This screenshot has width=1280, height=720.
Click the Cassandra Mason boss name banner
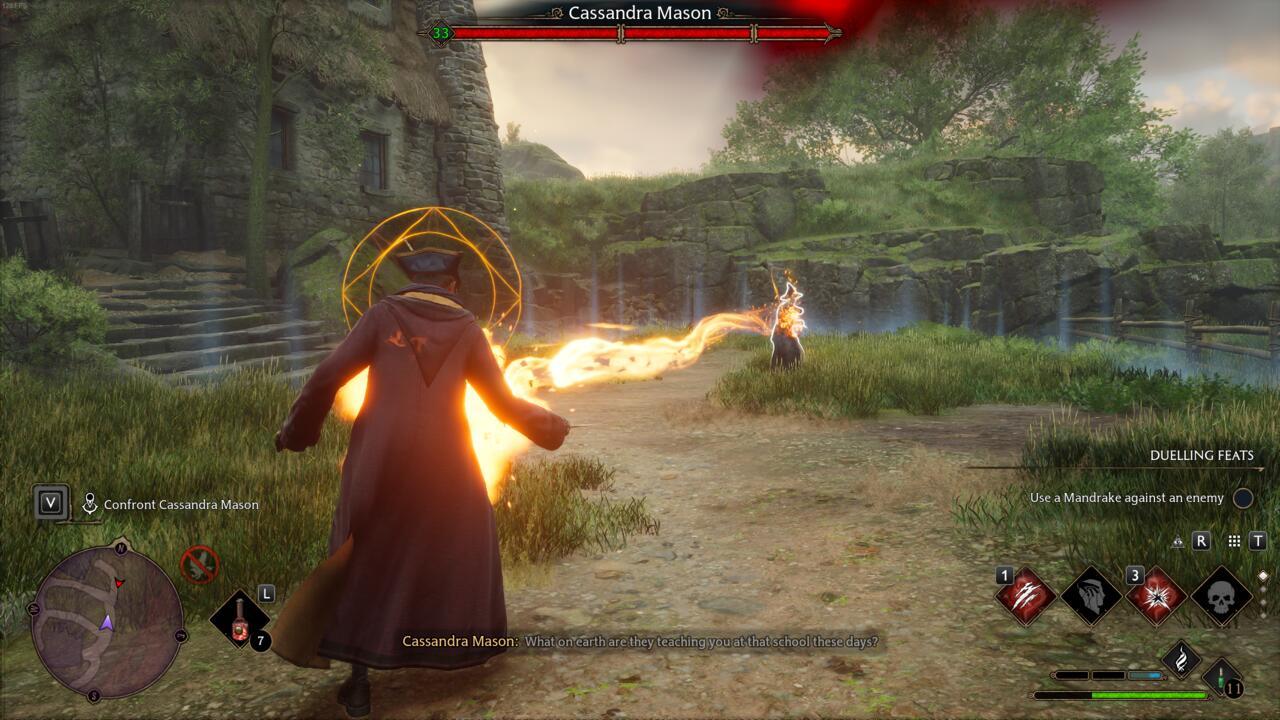coord(640,13)
